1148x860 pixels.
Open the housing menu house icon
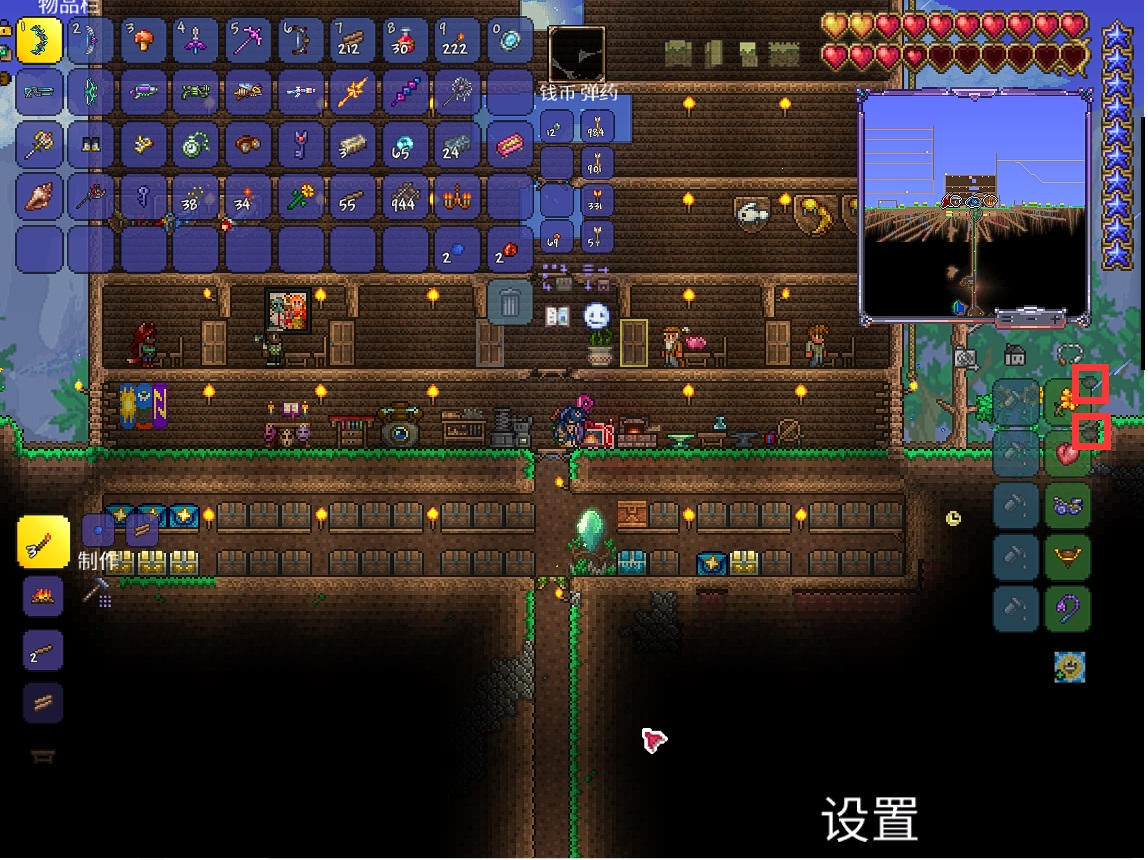(x=1014, y=355)
